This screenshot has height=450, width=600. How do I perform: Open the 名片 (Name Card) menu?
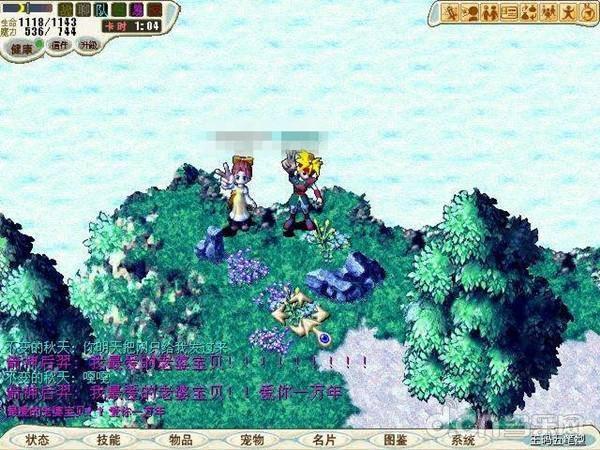pos(323,439)
